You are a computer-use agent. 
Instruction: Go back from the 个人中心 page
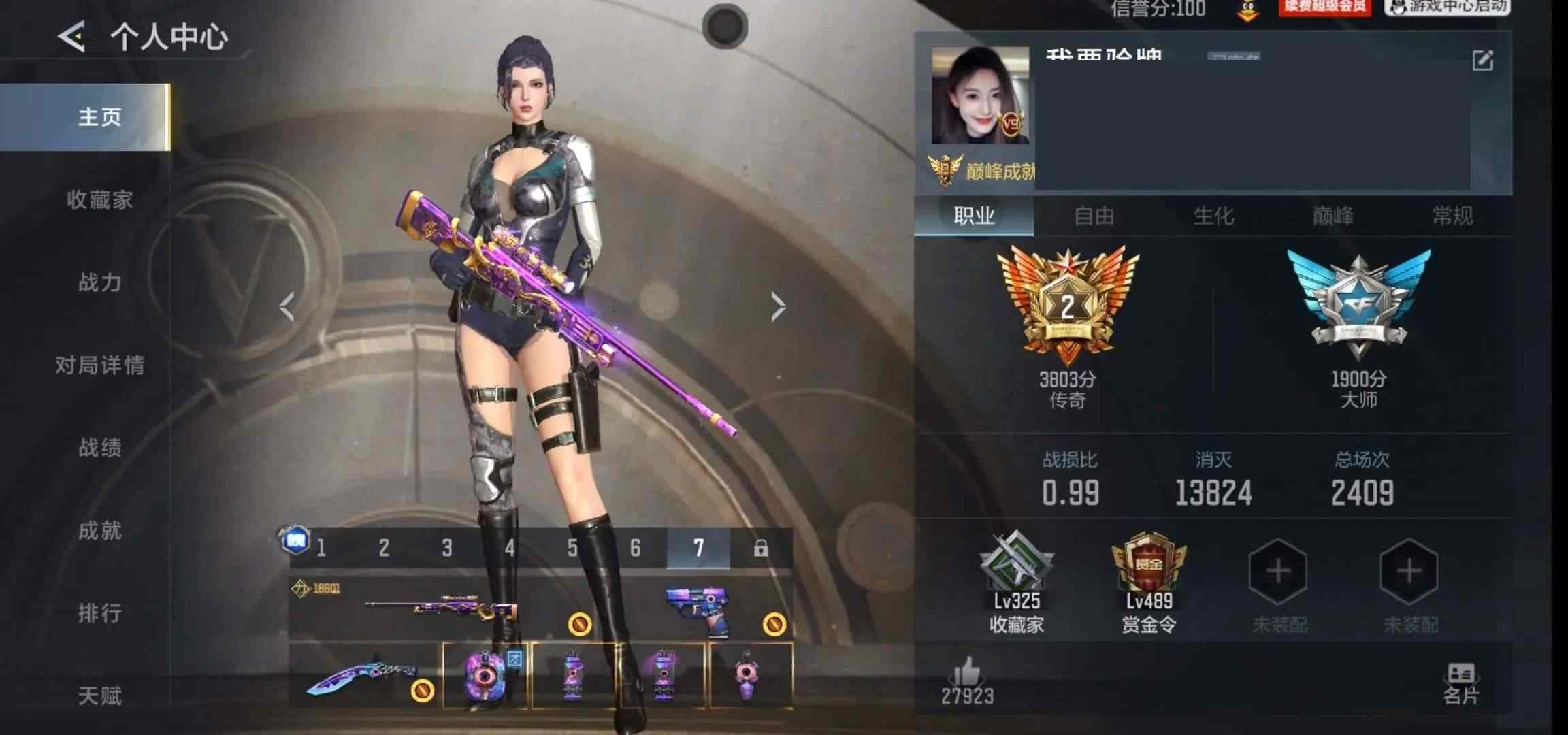pos(71,36)
